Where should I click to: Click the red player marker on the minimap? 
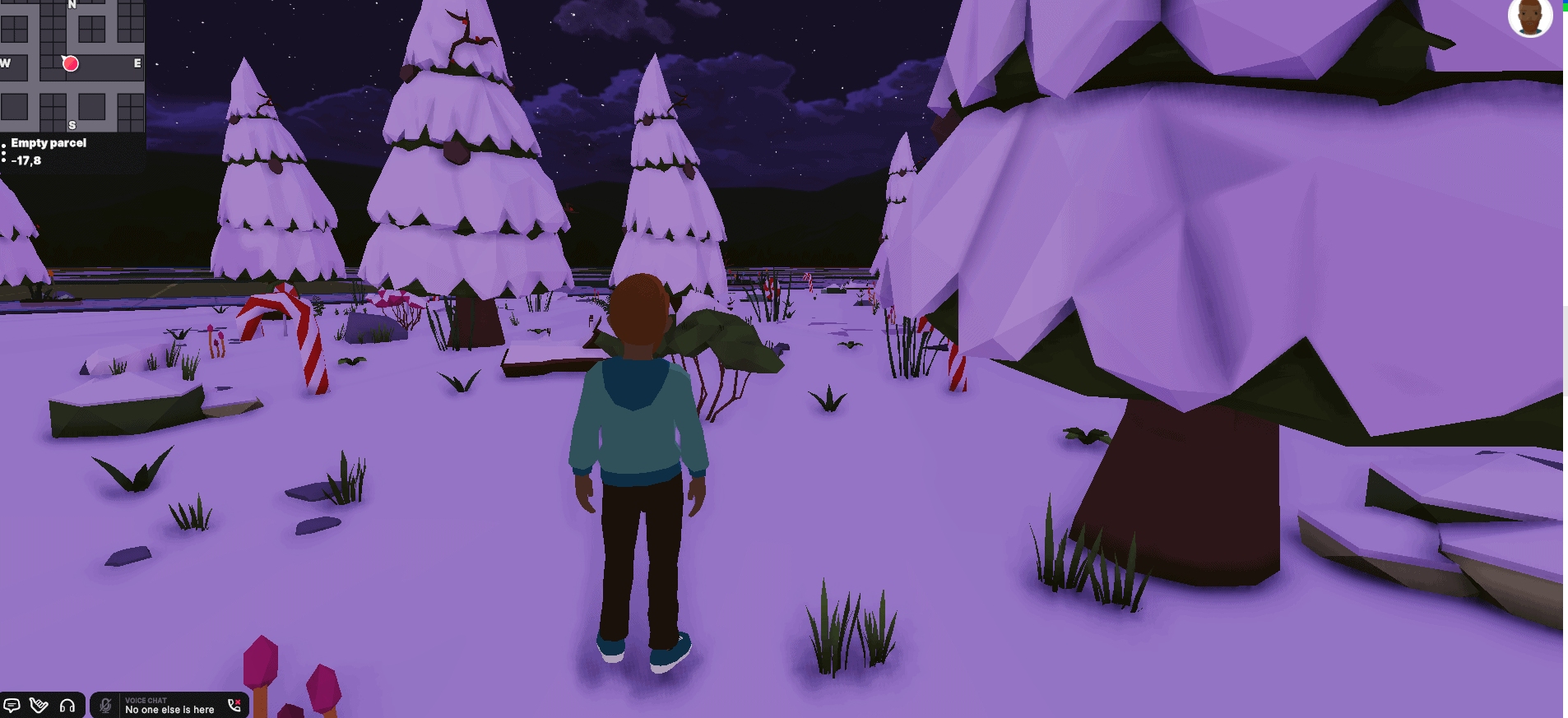click(x=71, y=63)
